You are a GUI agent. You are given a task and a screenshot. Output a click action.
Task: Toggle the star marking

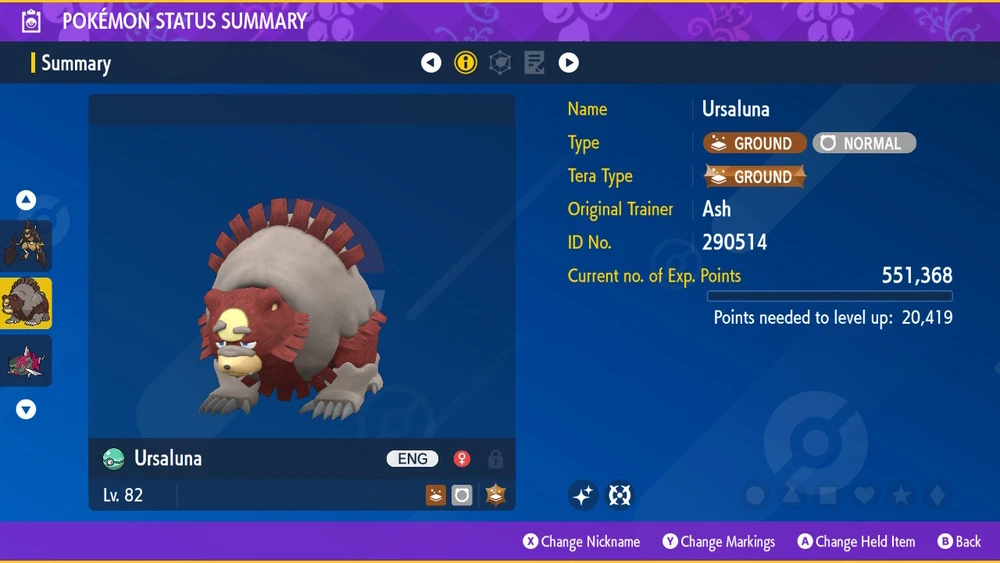click(901, 495)
